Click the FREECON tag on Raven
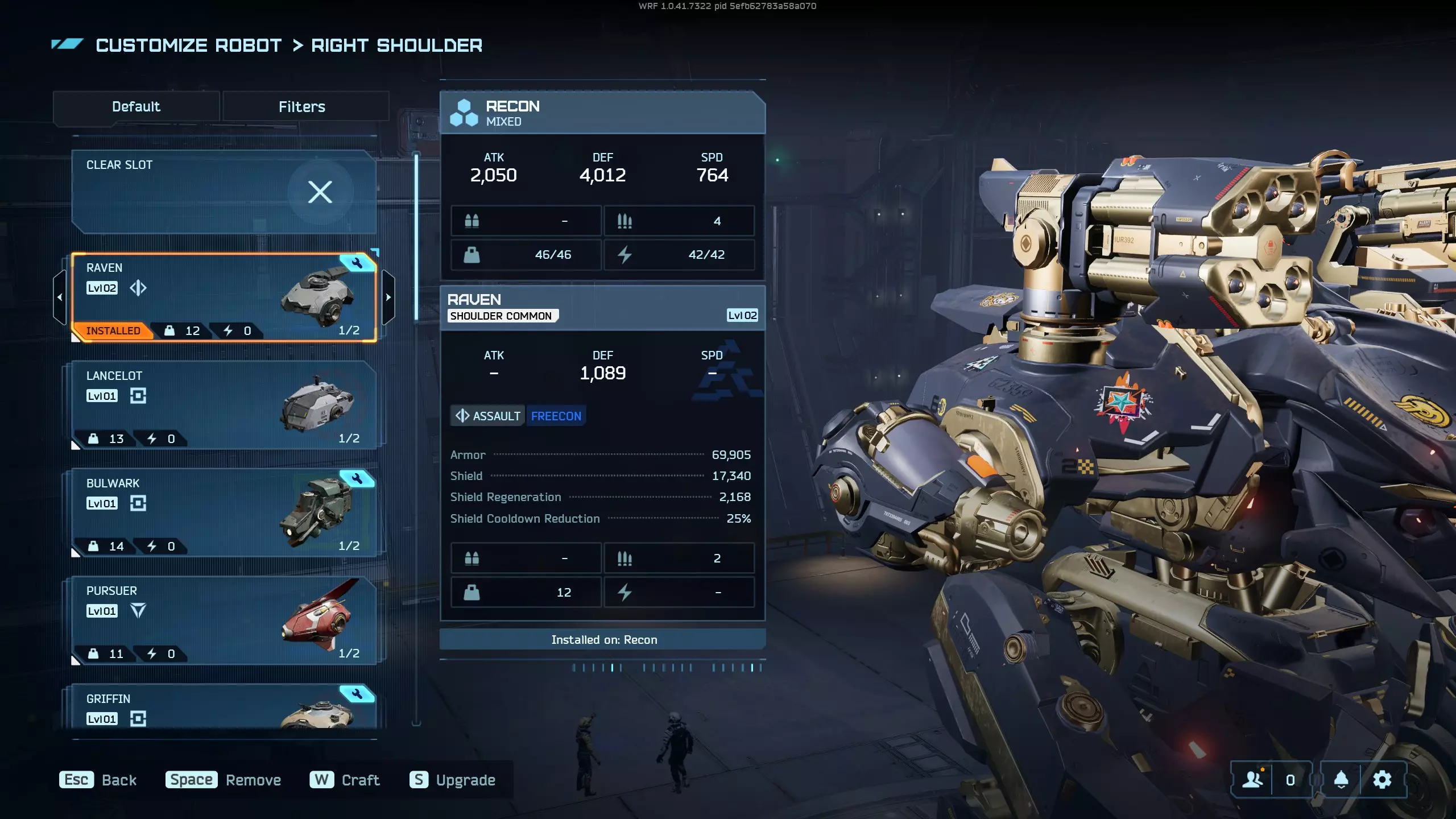The width and height of the screenshot is (1456, 819). pos(556,416)
